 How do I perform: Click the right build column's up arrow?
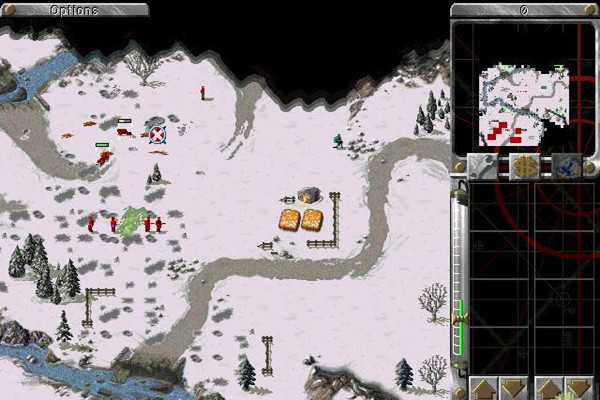[x=548, y=388]
